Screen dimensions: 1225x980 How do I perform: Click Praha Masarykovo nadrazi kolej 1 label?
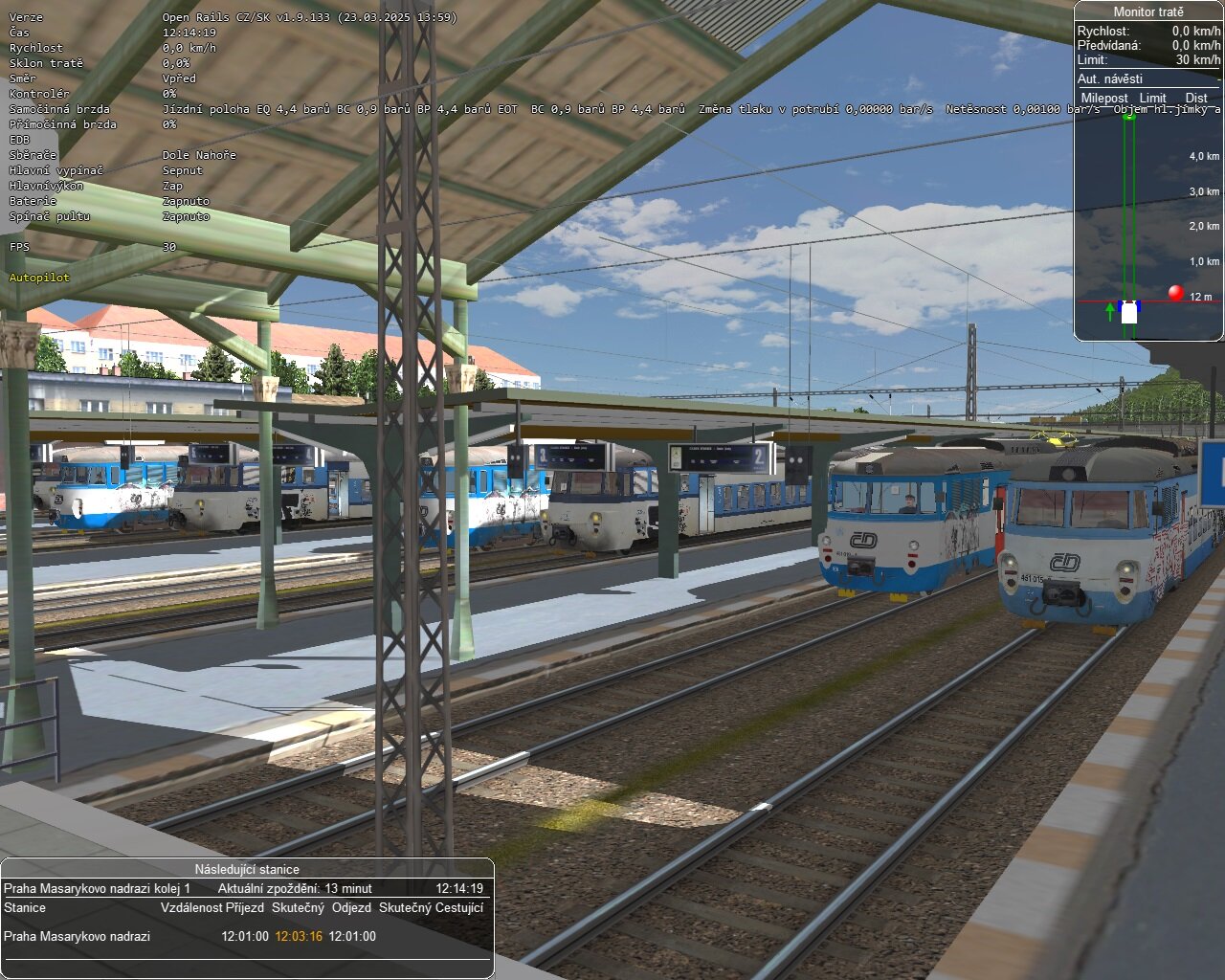point(99,887)
